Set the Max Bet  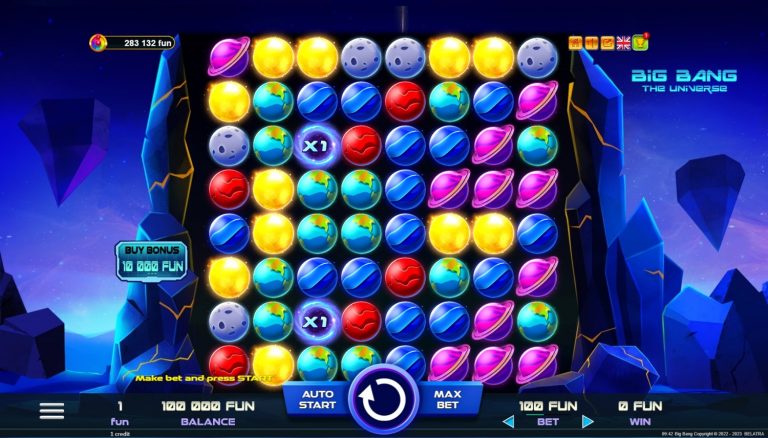click(447, 399)
